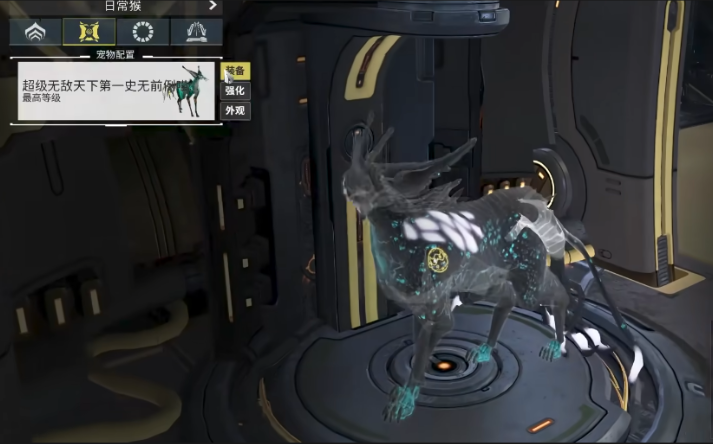Screen dimensions: 713x444
Task: Click the 装备 equip button
Action: pyautogui.click(x=235, y=72)
